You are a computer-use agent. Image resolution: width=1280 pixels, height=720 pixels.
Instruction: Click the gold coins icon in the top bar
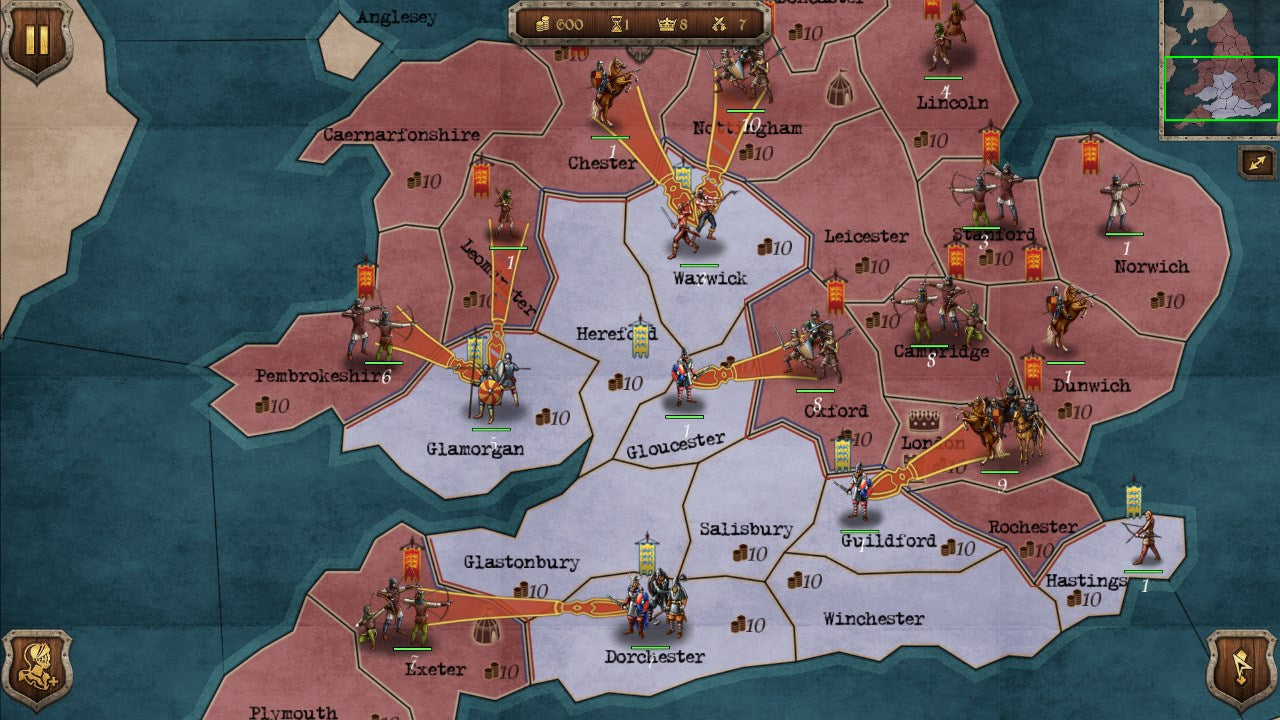tap(545, 25)
